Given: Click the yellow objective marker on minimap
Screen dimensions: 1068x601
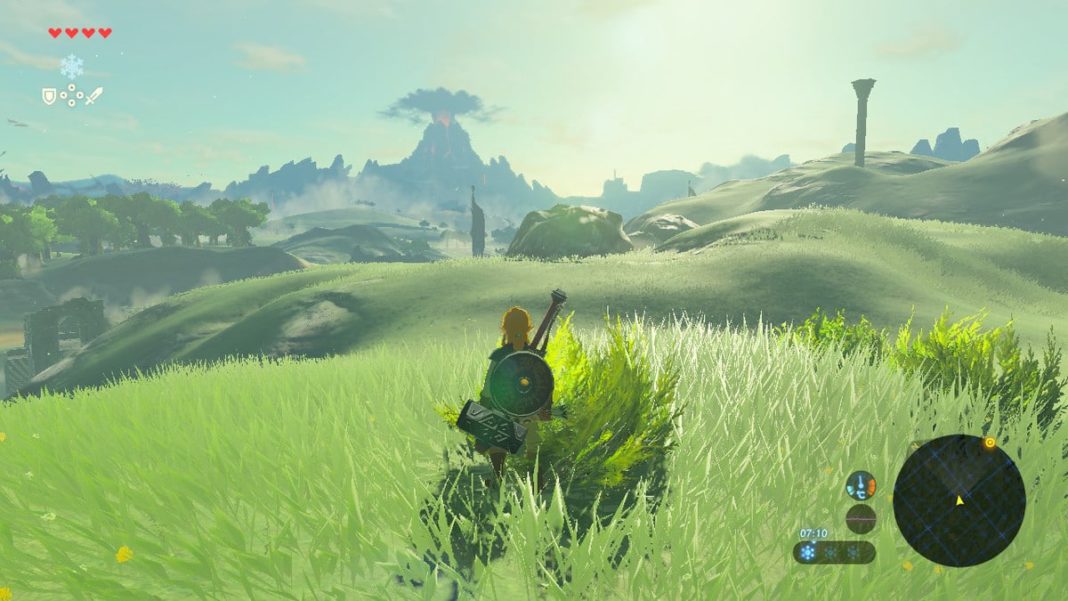Looking at the screenshot, I should [x=989, y=442].
